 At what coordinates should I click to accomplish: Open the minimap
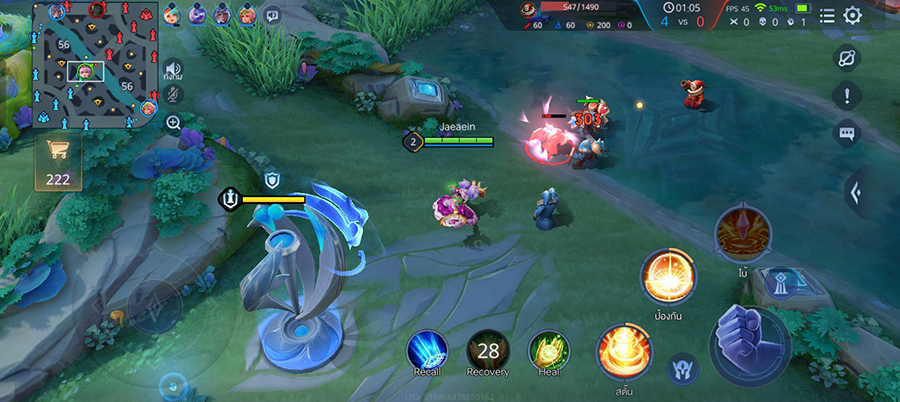click(x=96, y=66)
